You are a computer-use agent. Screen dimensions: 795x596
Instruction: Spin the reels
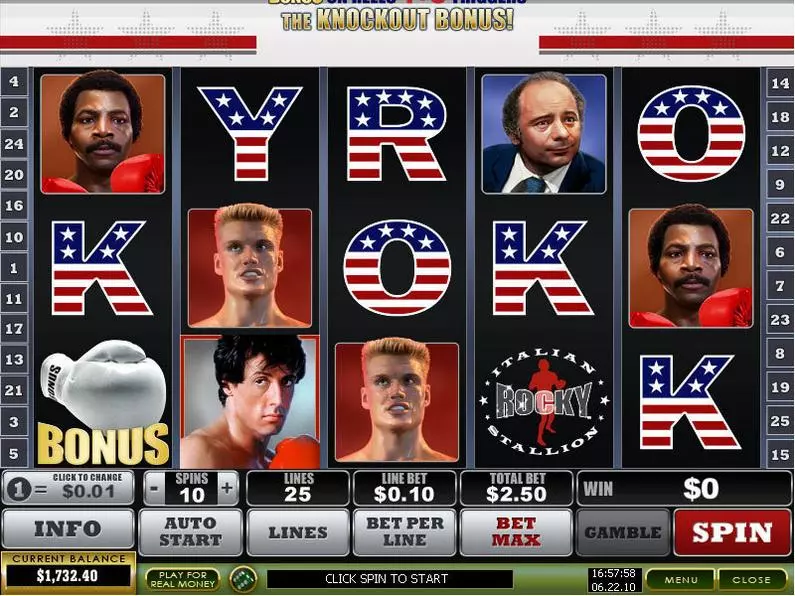[732, 532]
